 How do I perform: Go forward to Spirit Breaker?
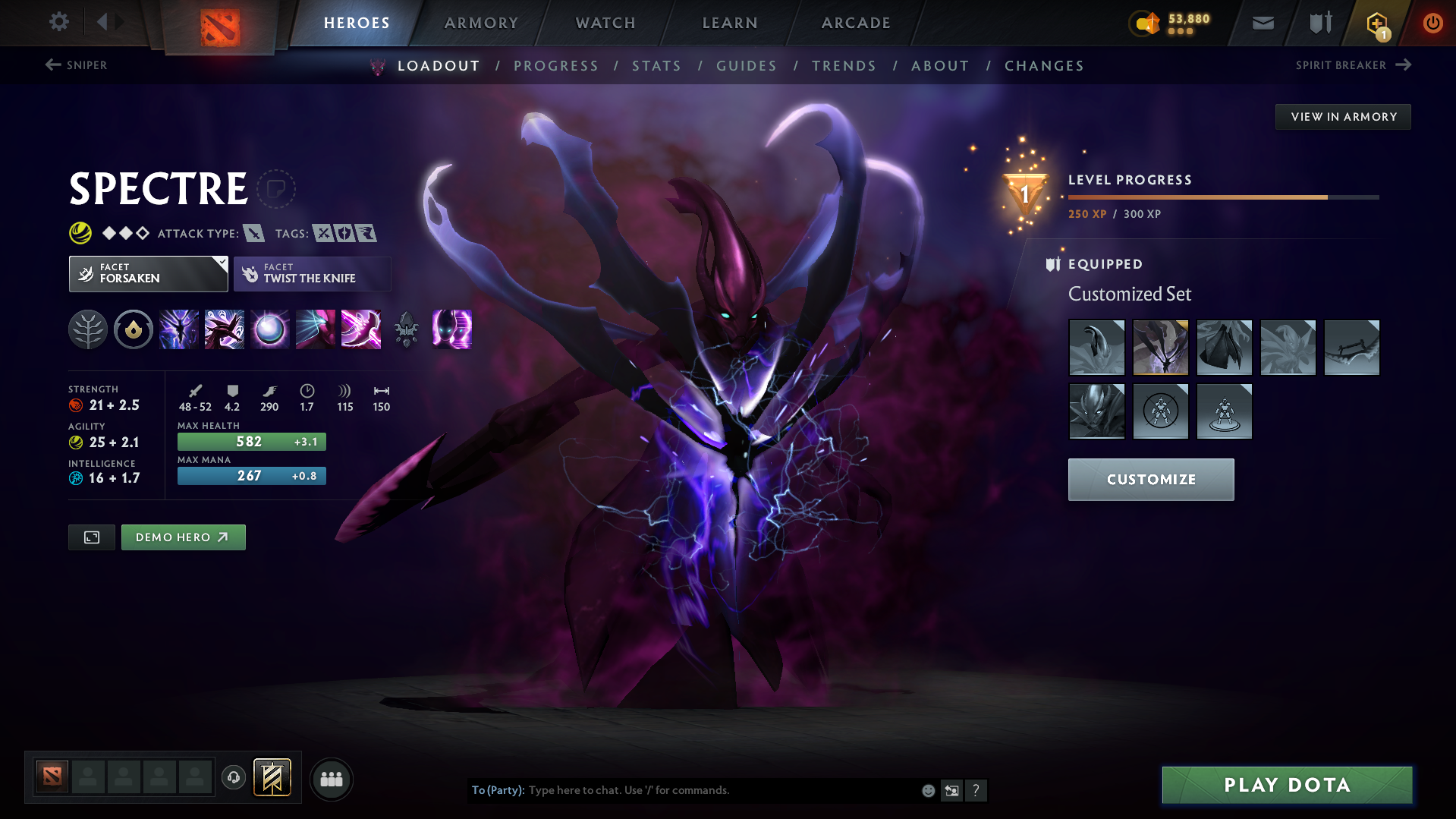(x=1354, y=65)
